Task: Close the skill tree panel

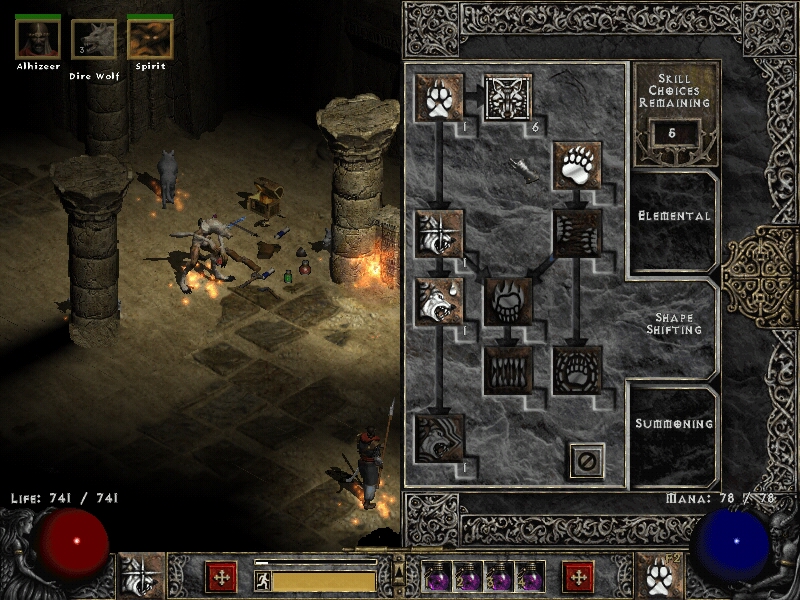Action: (587, 459)
